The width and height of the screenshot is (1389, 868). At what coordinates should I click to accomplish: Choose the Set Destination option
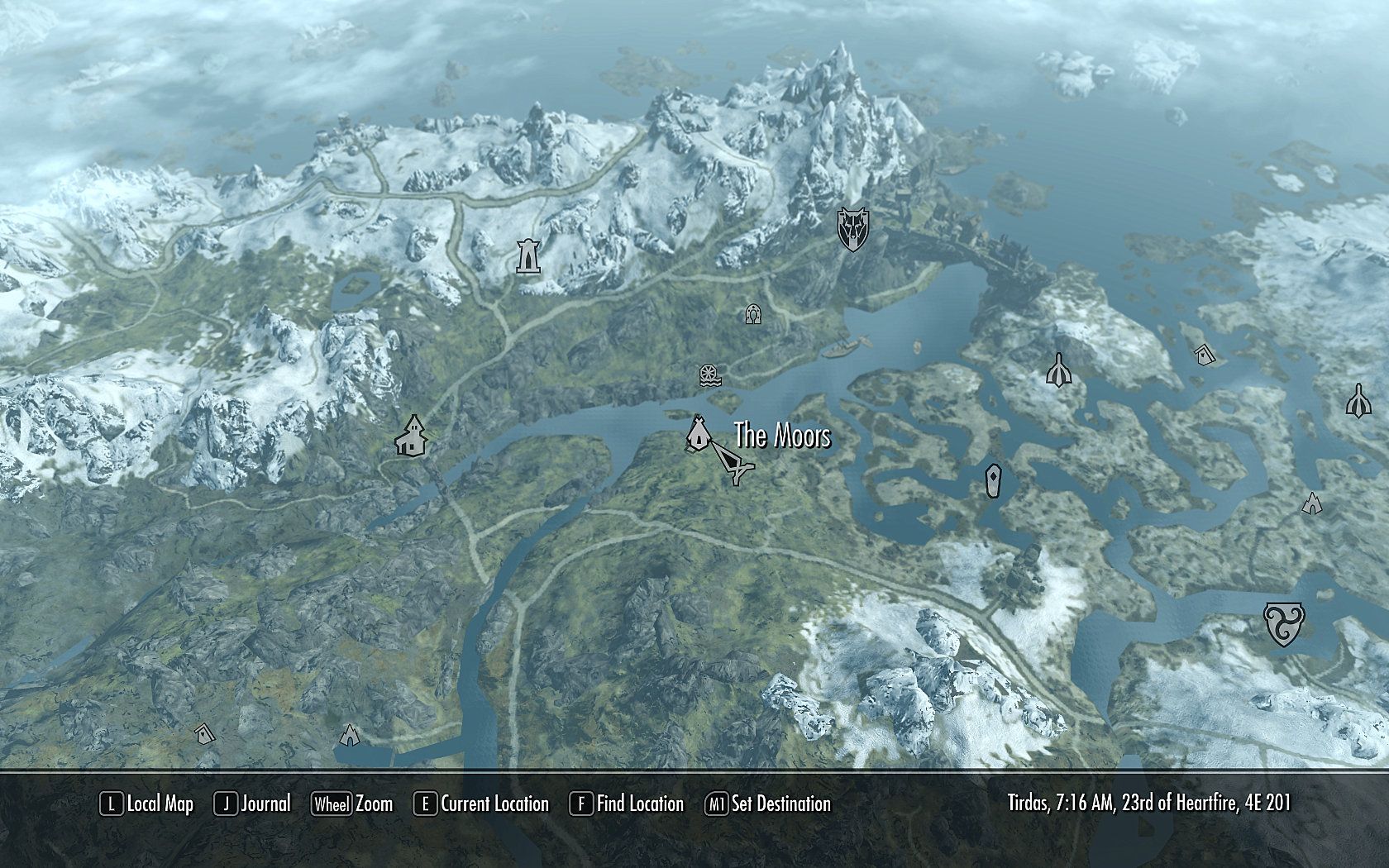point(768,804)
